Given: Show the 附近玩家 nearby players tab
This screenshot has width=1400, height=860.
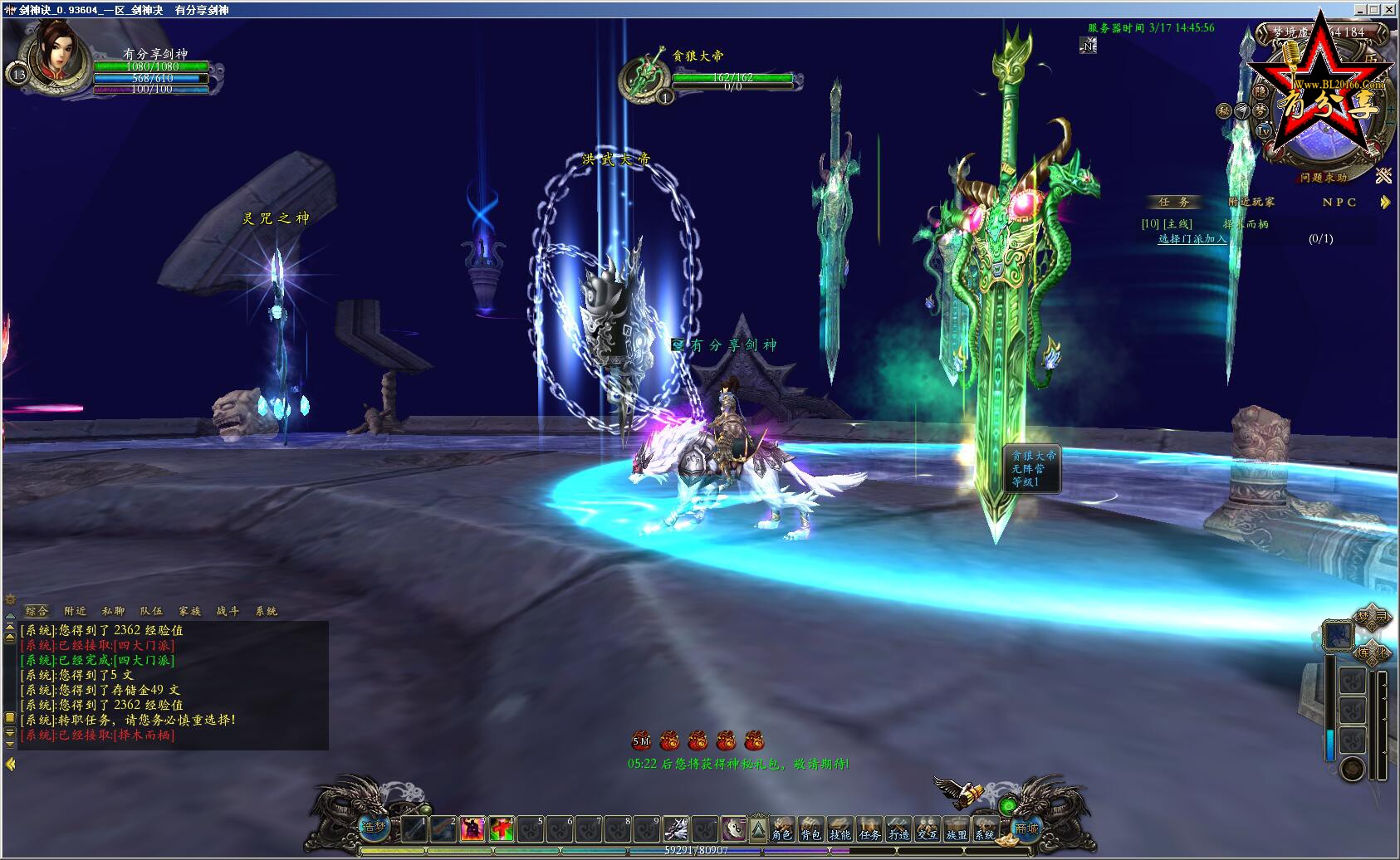Looking at the screenshot, I should (1251, 202).
